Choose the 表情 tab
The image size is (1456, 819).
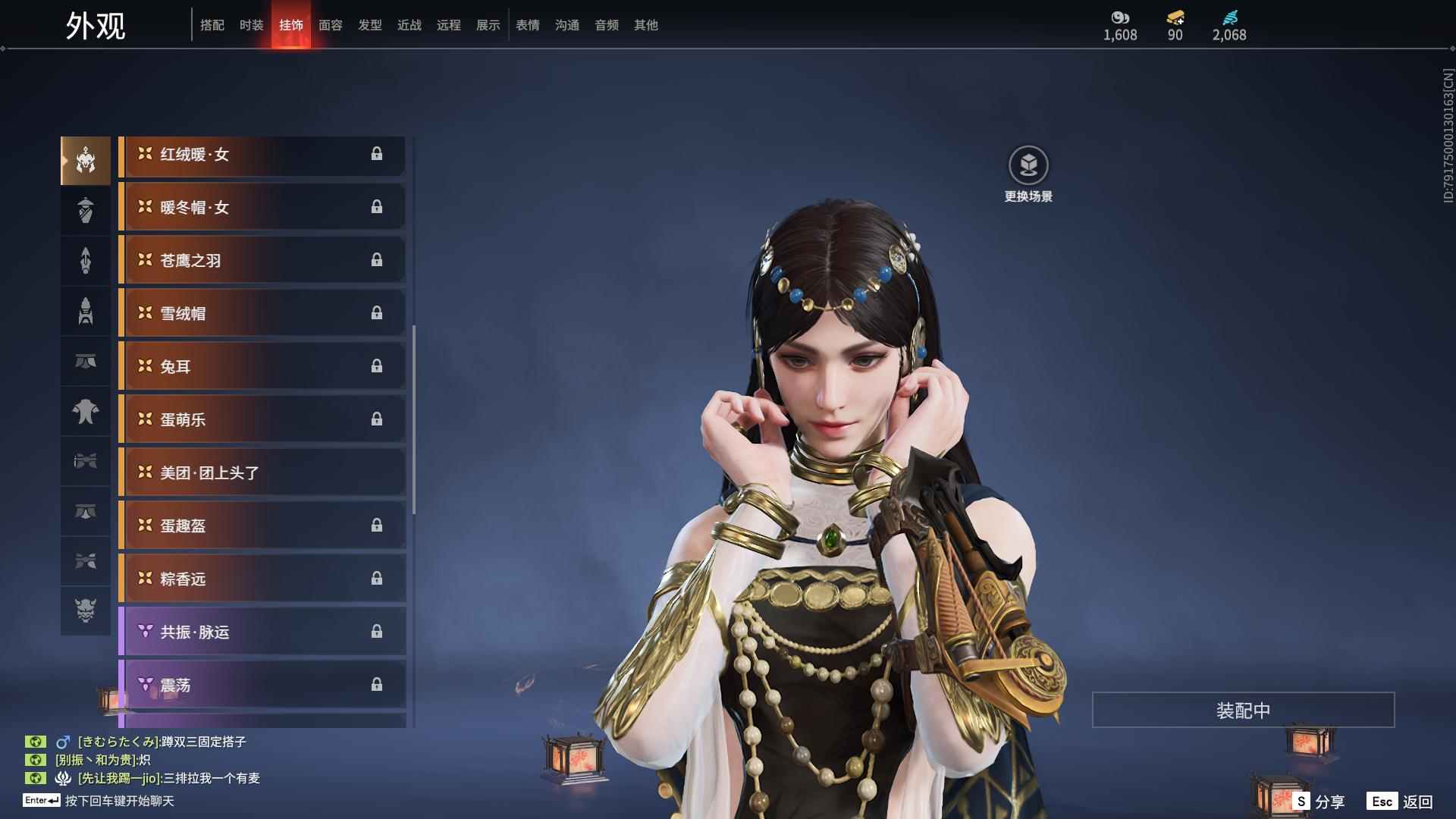(x=527, y=25)
